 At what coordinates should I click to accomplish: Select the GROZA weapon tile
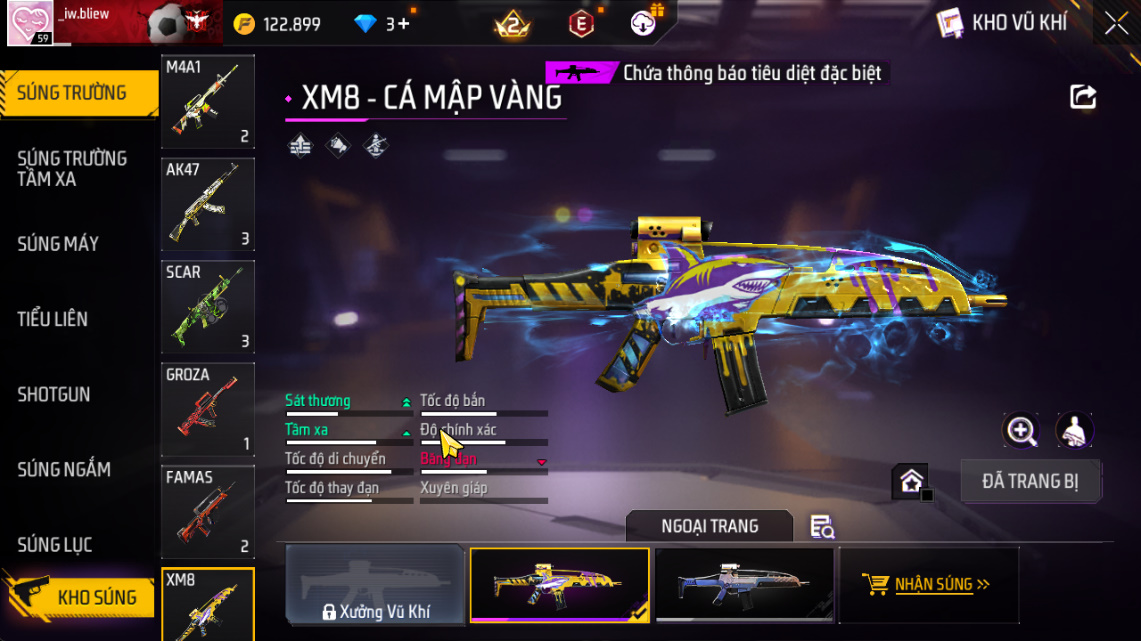pos(208,409)
